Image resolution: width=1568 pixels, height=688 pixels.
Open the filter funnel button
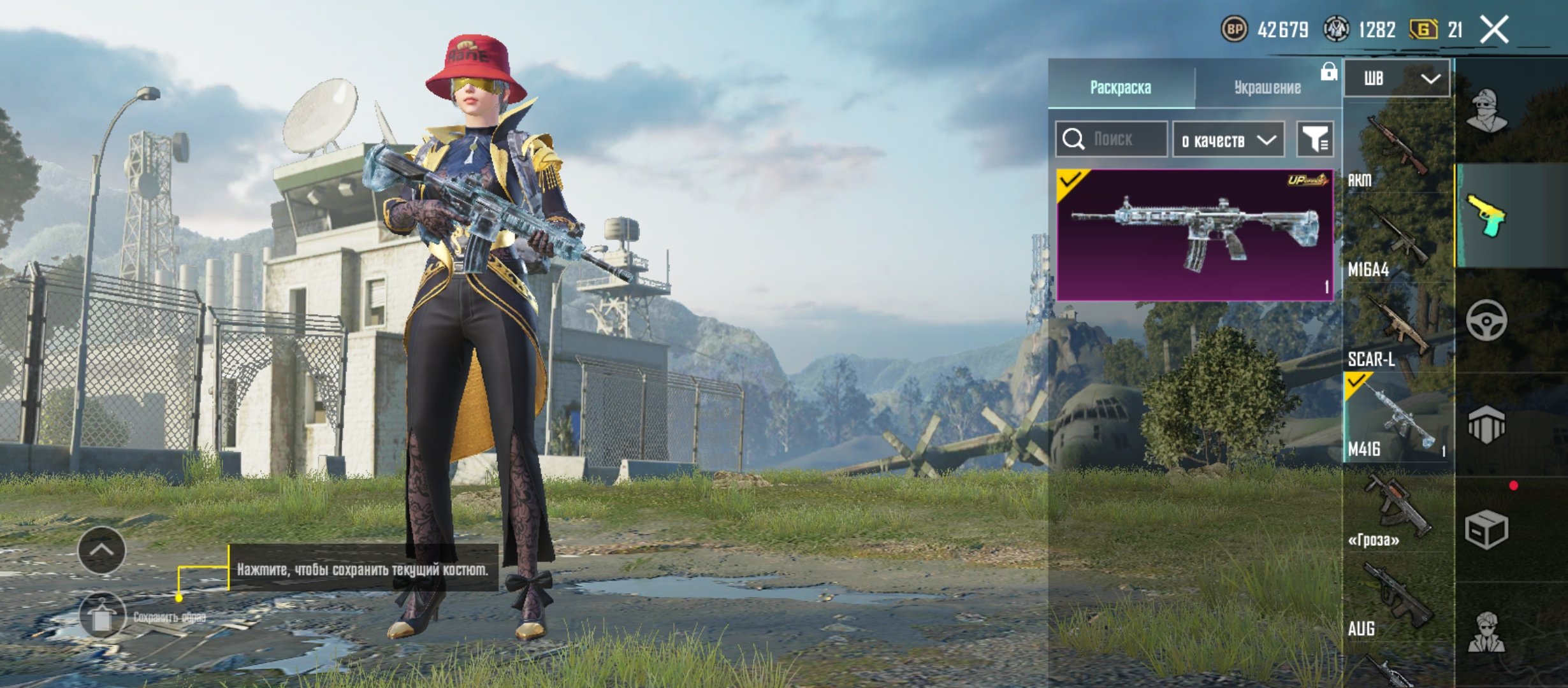click(1315, 139)
